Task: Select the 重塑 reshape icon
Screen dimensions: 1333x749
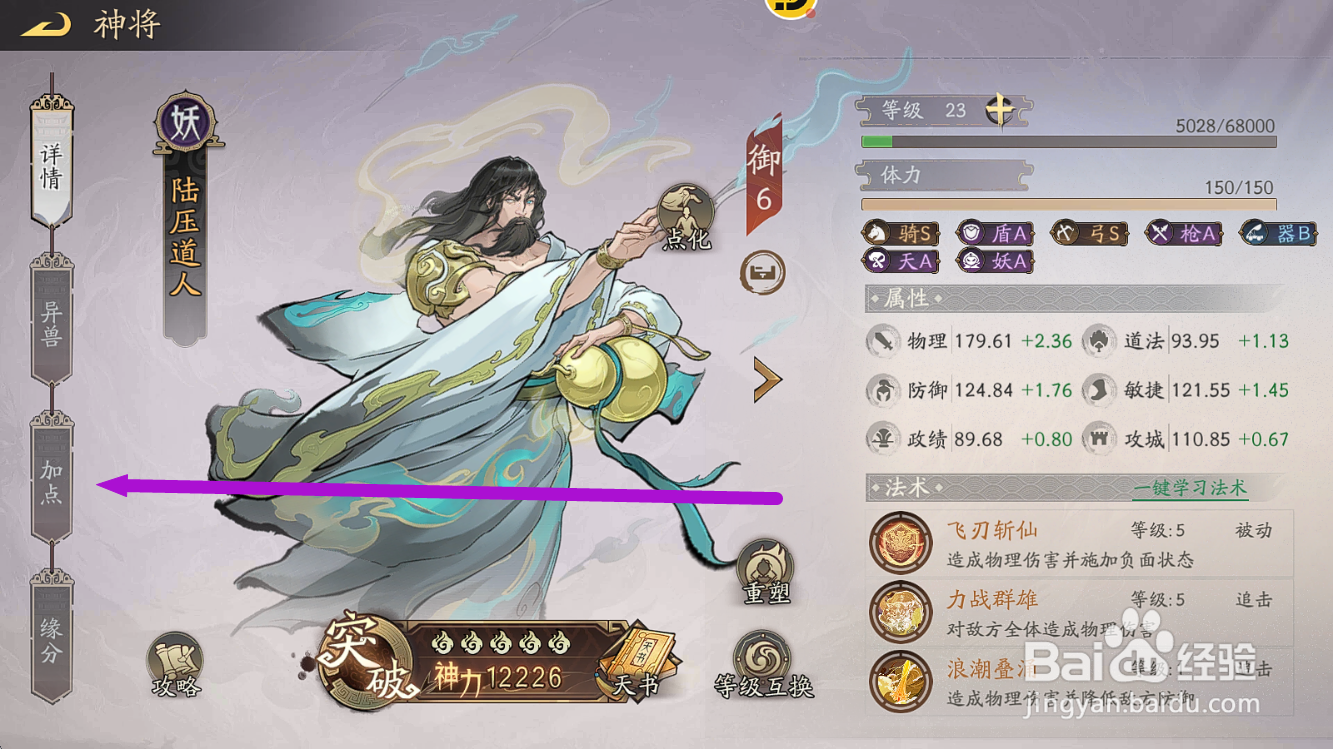Action: click(767, 567)
